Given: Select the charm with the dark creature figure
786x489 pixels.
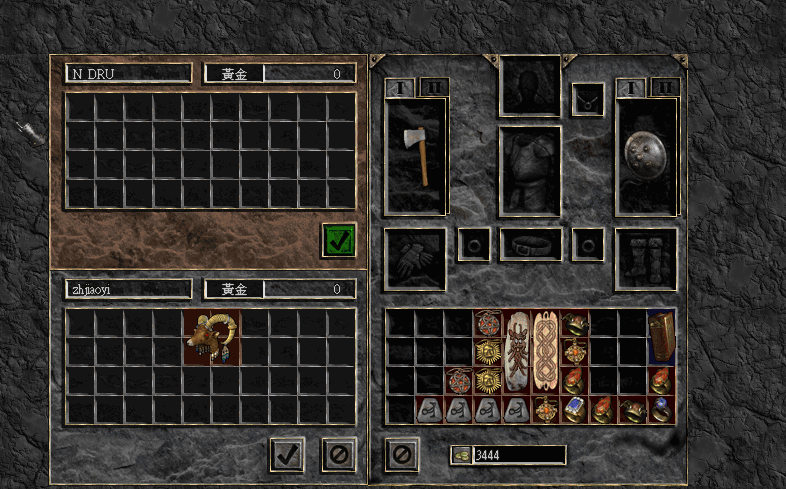Looking at the screenshot, I should click(x=516, y=351).
